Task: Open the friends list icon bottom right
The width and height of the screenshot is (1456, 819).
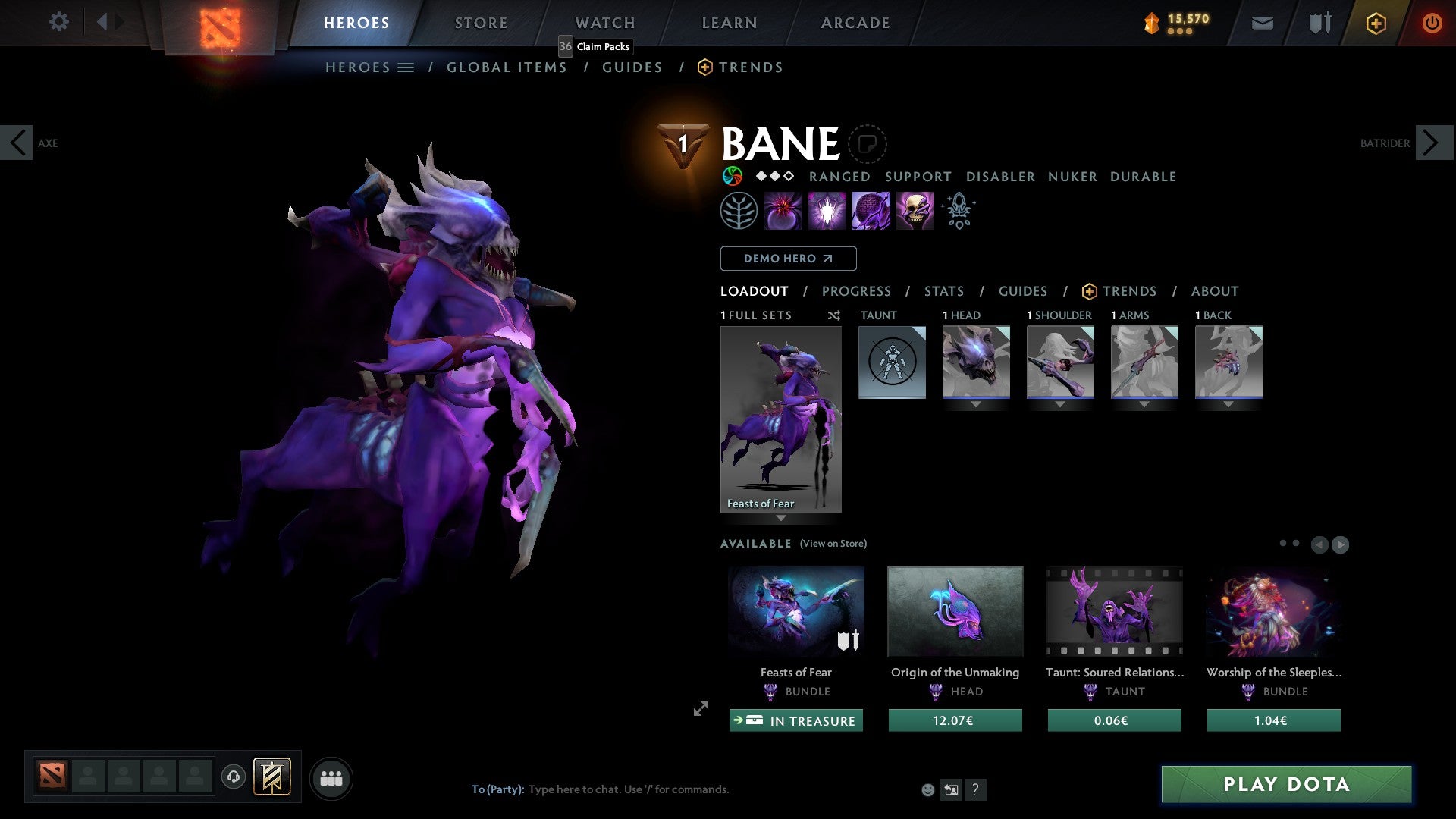Action: 331,777
